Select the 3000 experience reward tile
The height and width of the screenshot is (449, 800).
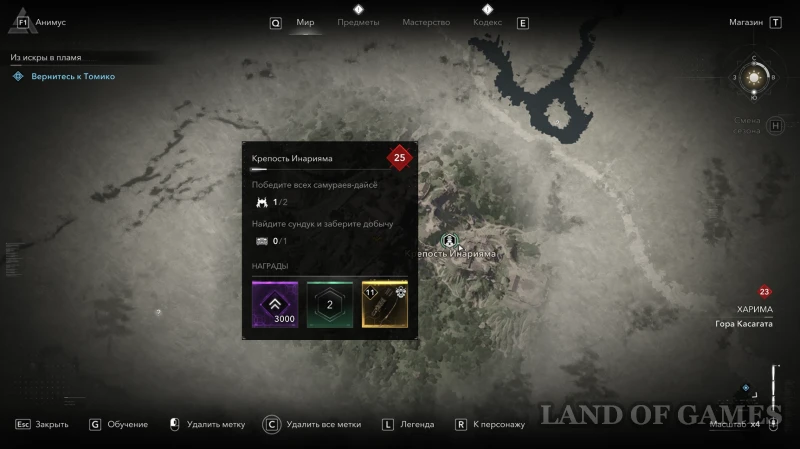(x=274, y=304)
